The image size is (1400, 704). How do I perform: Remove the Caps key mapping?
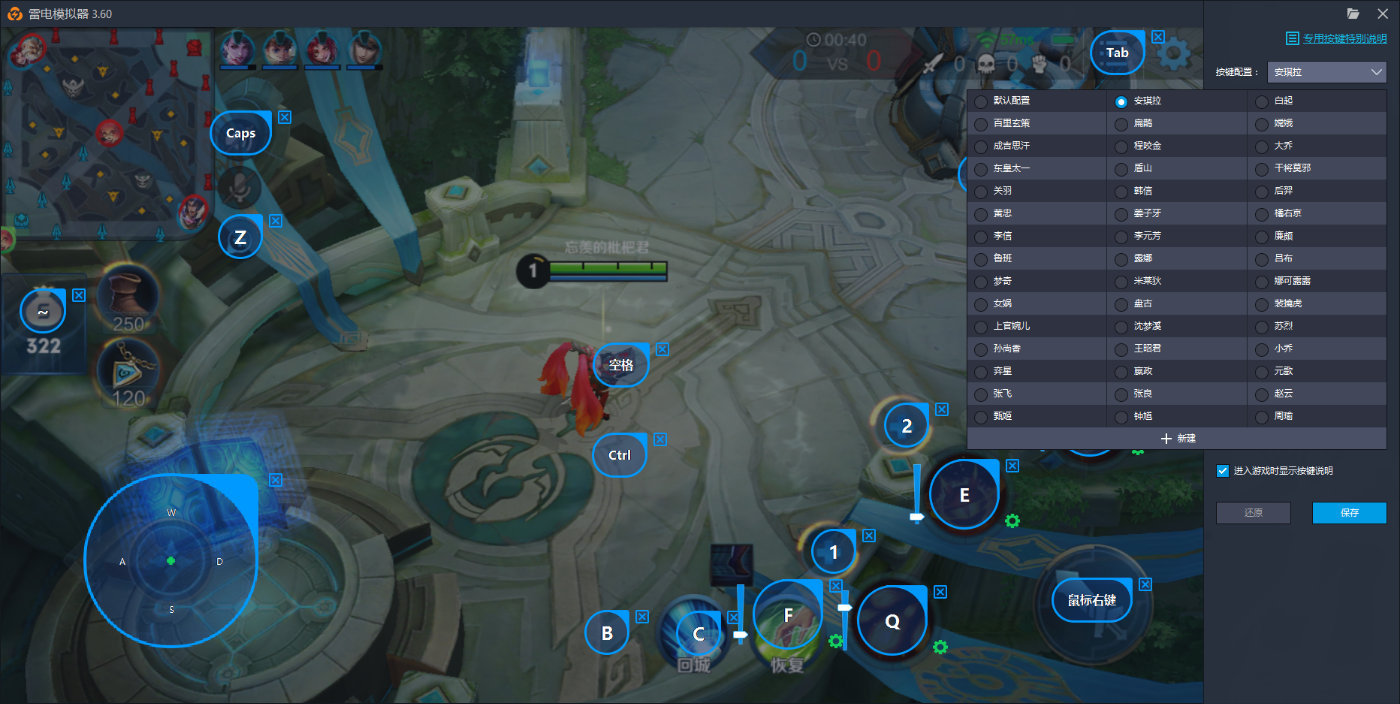pyautogui.click(x=285, y=117)
